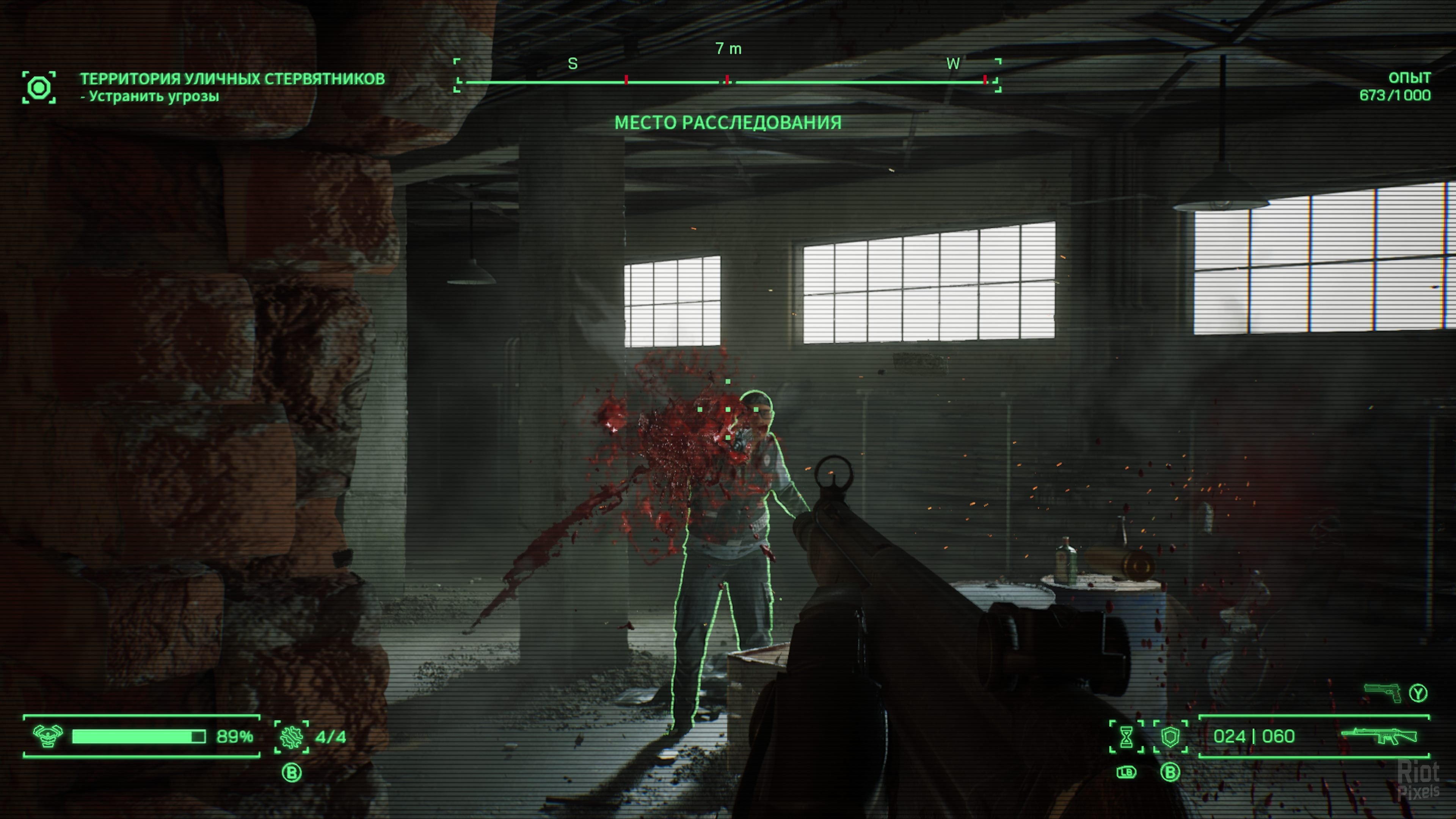Switch to the secondary pistol icon

[1382, 692]
